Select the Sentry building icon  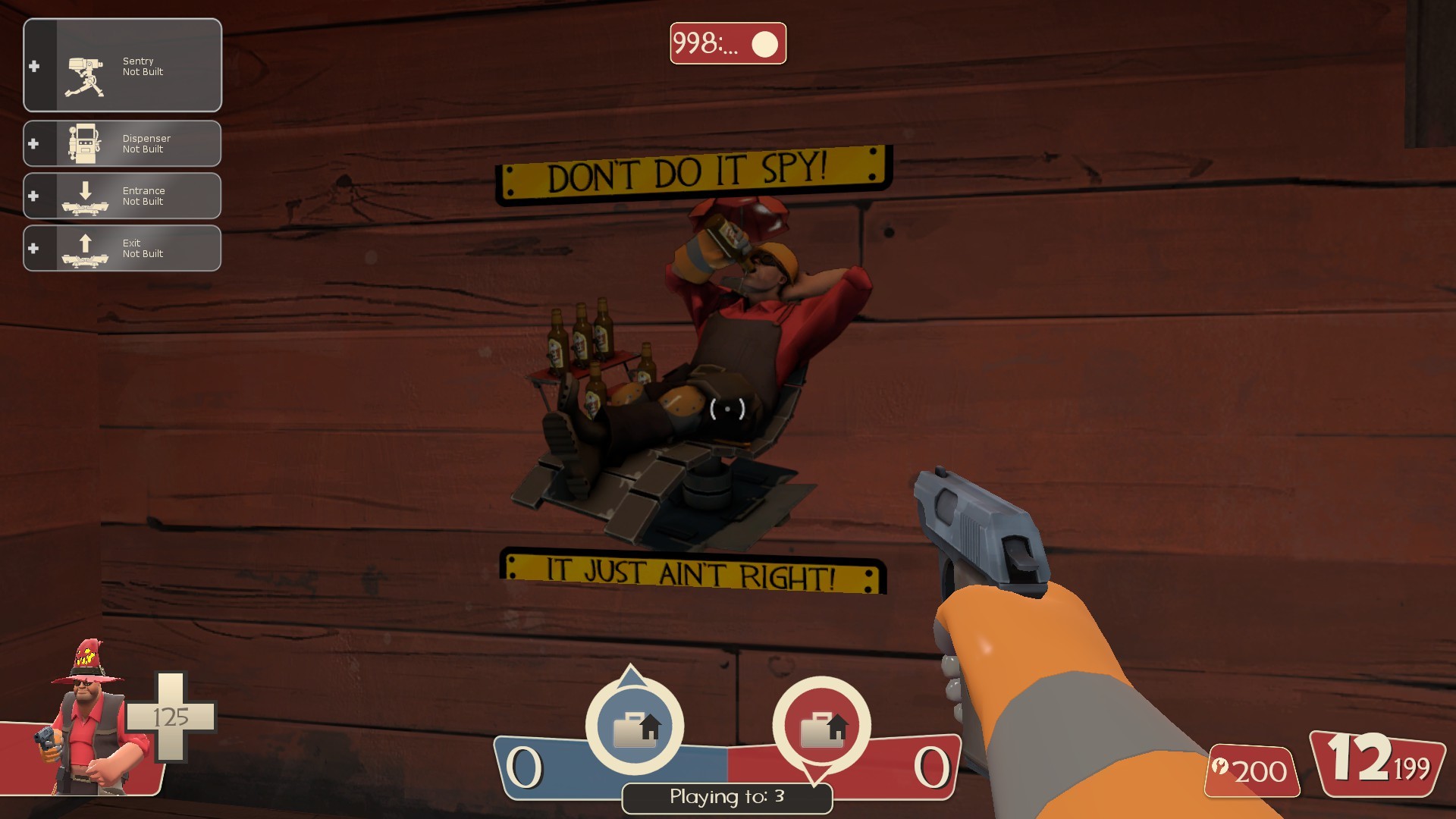coord(83,66)
